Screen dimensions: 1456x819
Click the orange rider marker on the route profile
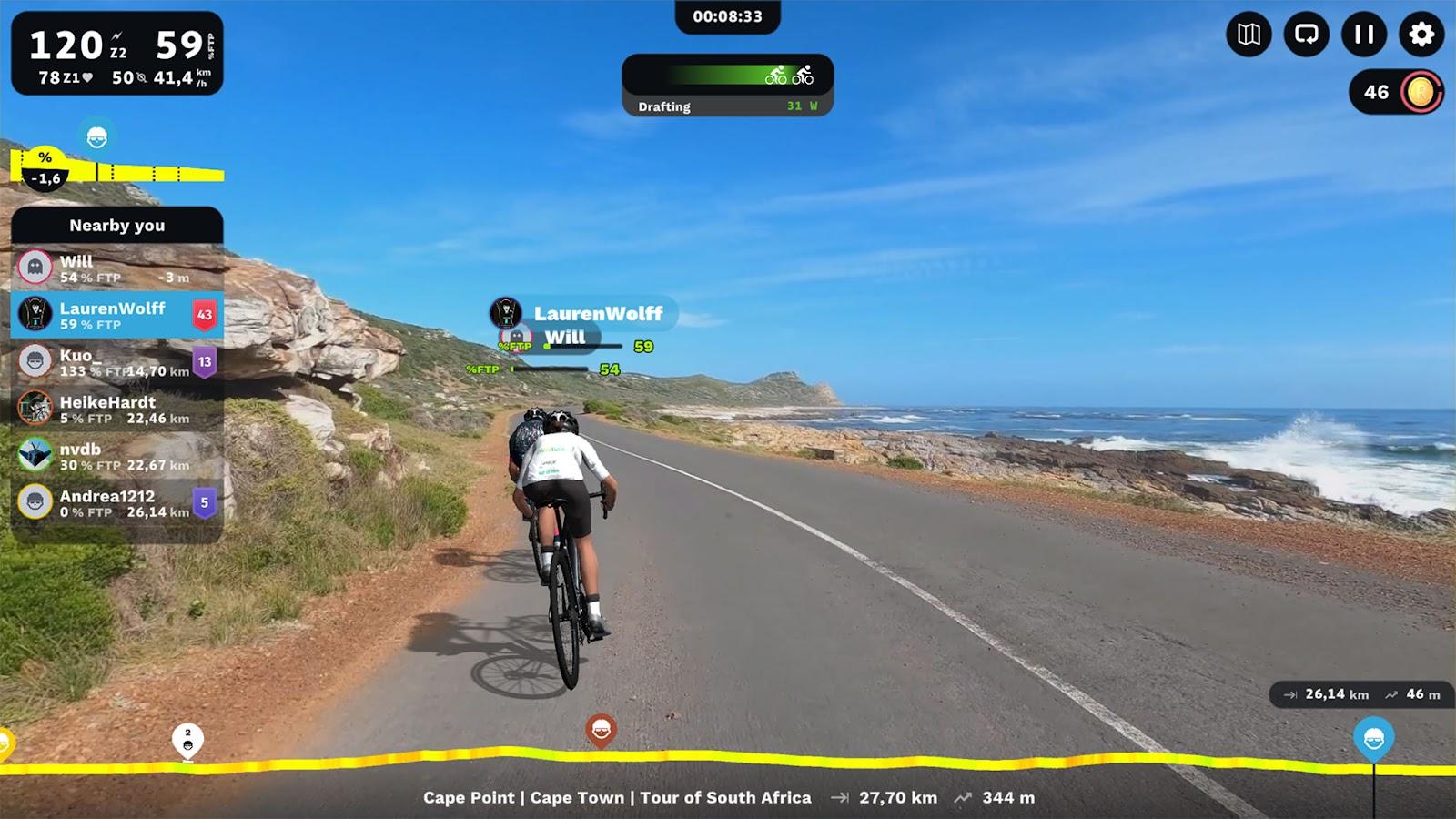click(600, 730)
